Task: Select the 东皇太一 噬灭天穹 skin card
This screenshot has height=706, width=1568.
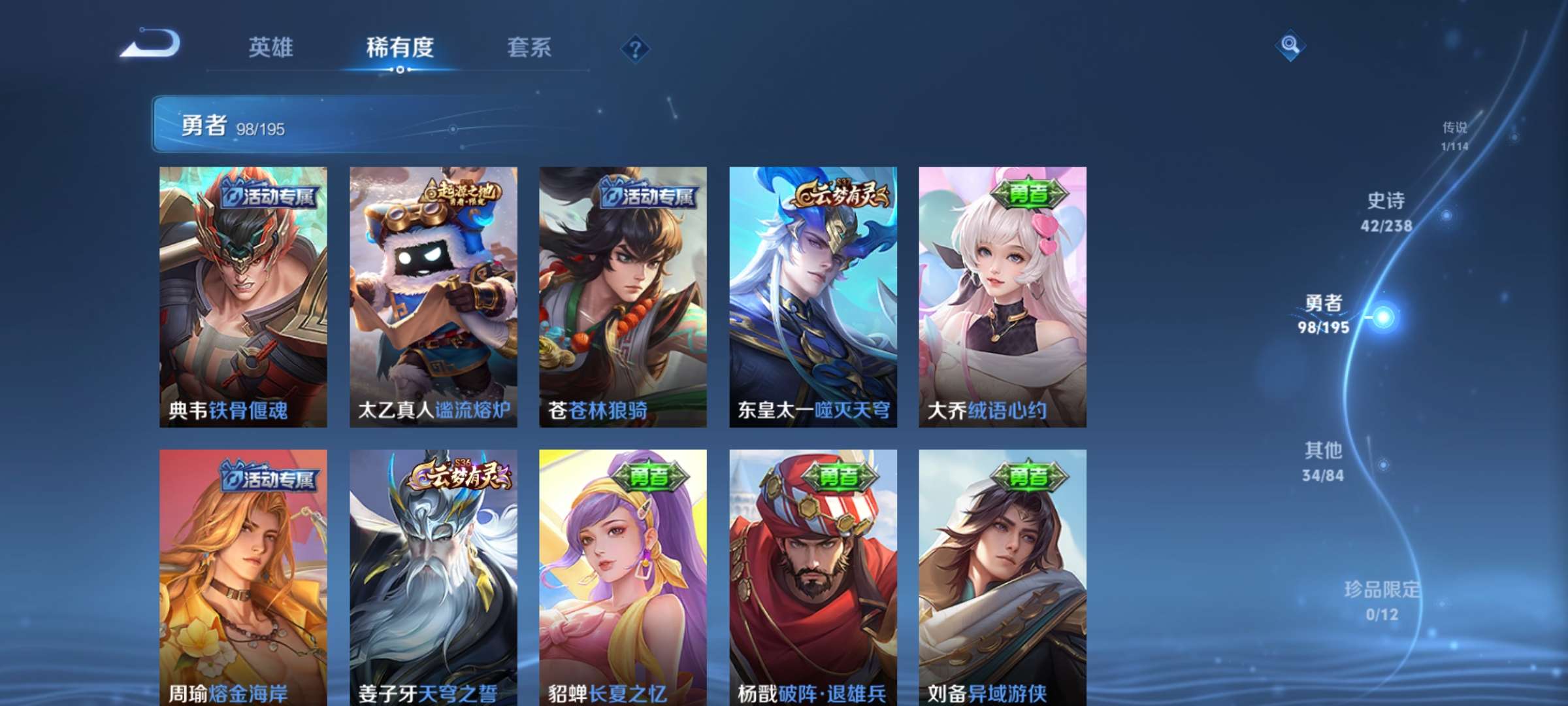Action: [x=813, y=297]
